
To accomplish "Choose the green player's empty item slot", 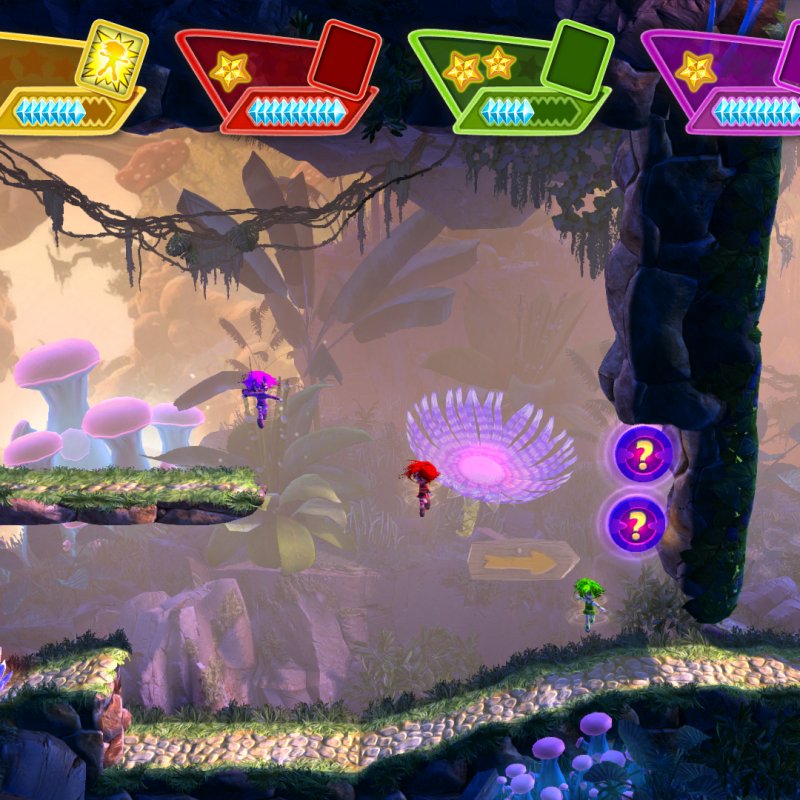I will tap(577, 57).
